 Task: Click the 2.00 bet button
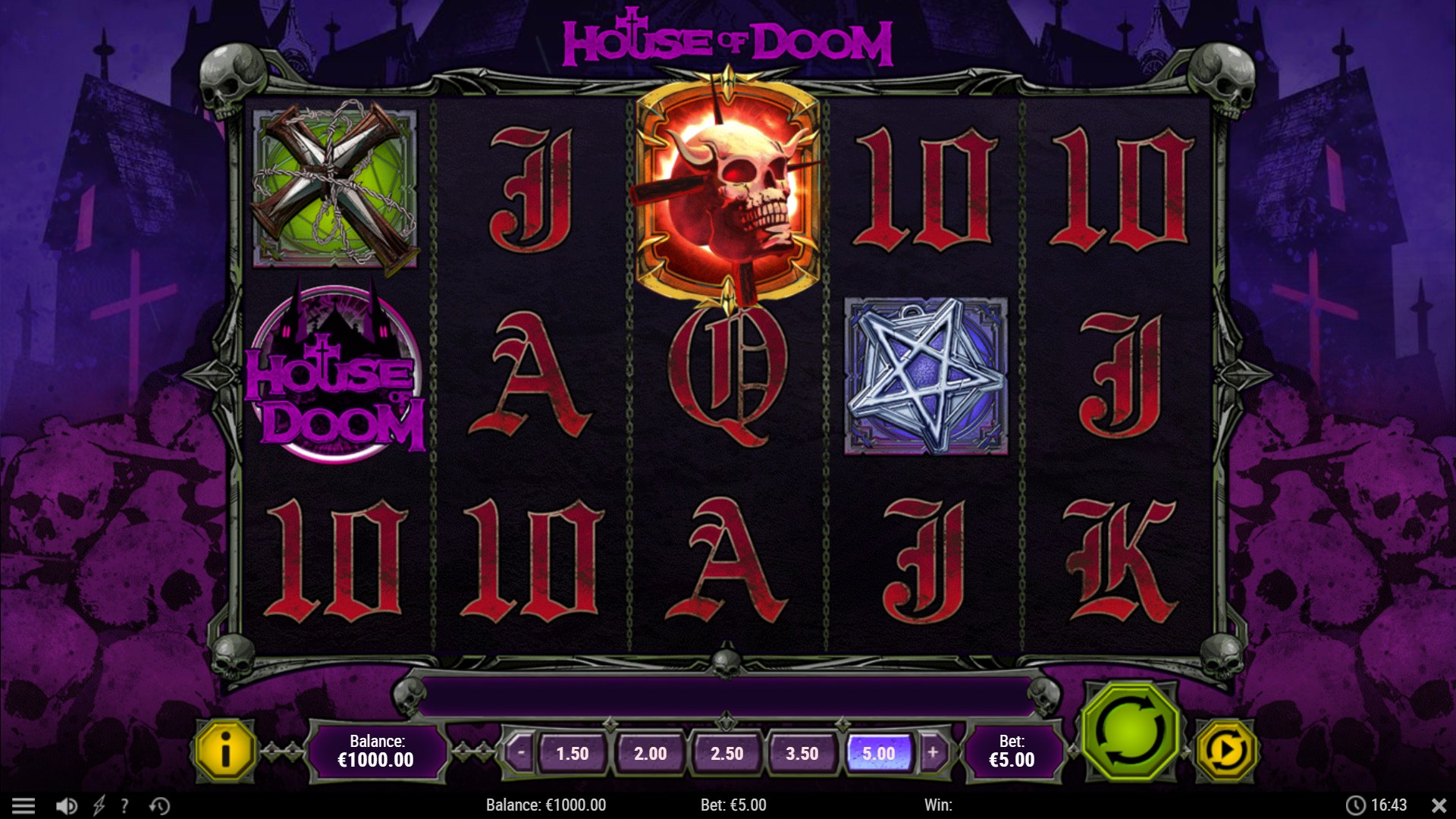651,753
